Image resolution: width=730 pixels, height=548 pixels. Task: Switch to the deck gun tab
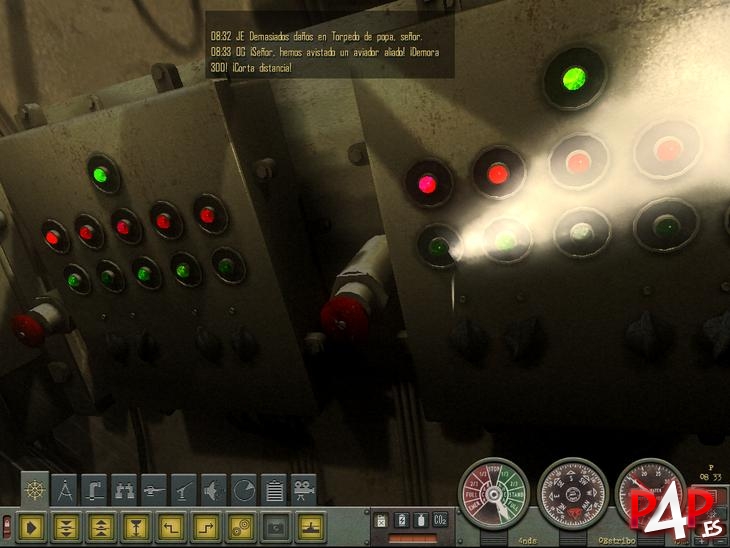pos(184,489)
